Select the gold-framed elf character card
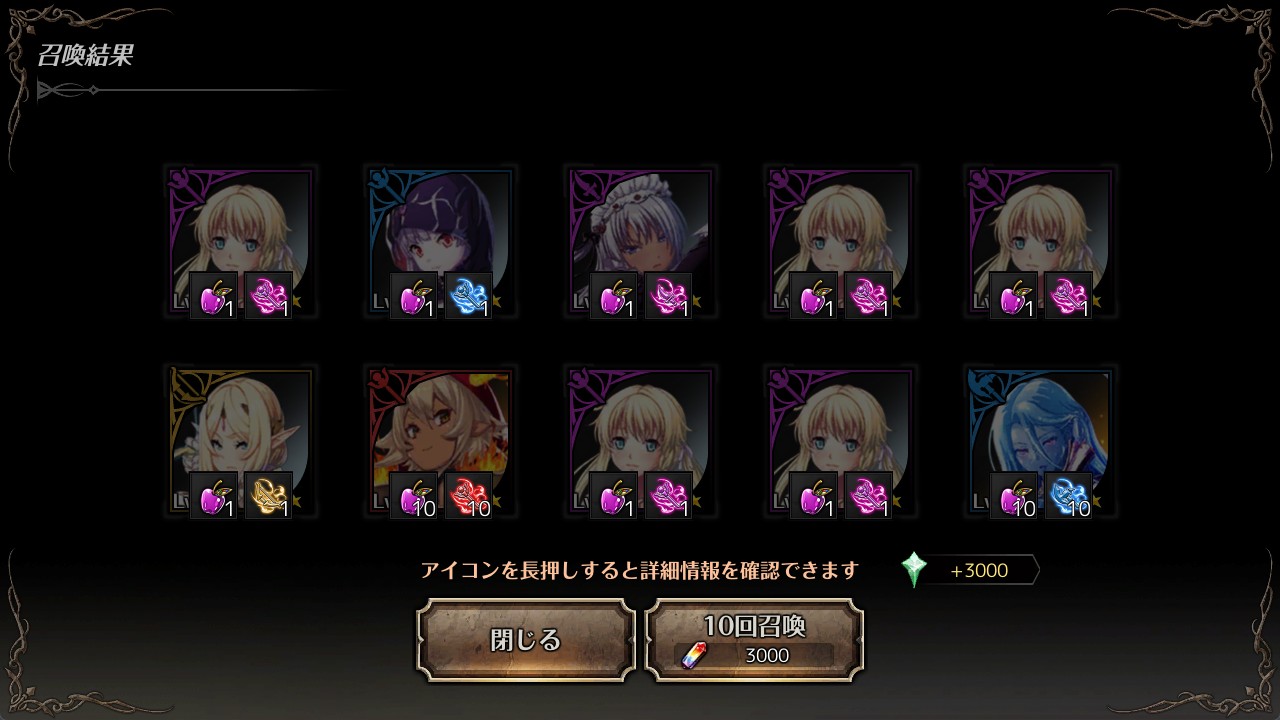The width and height of the screenshot is (1280, 720). pos(240,442)
